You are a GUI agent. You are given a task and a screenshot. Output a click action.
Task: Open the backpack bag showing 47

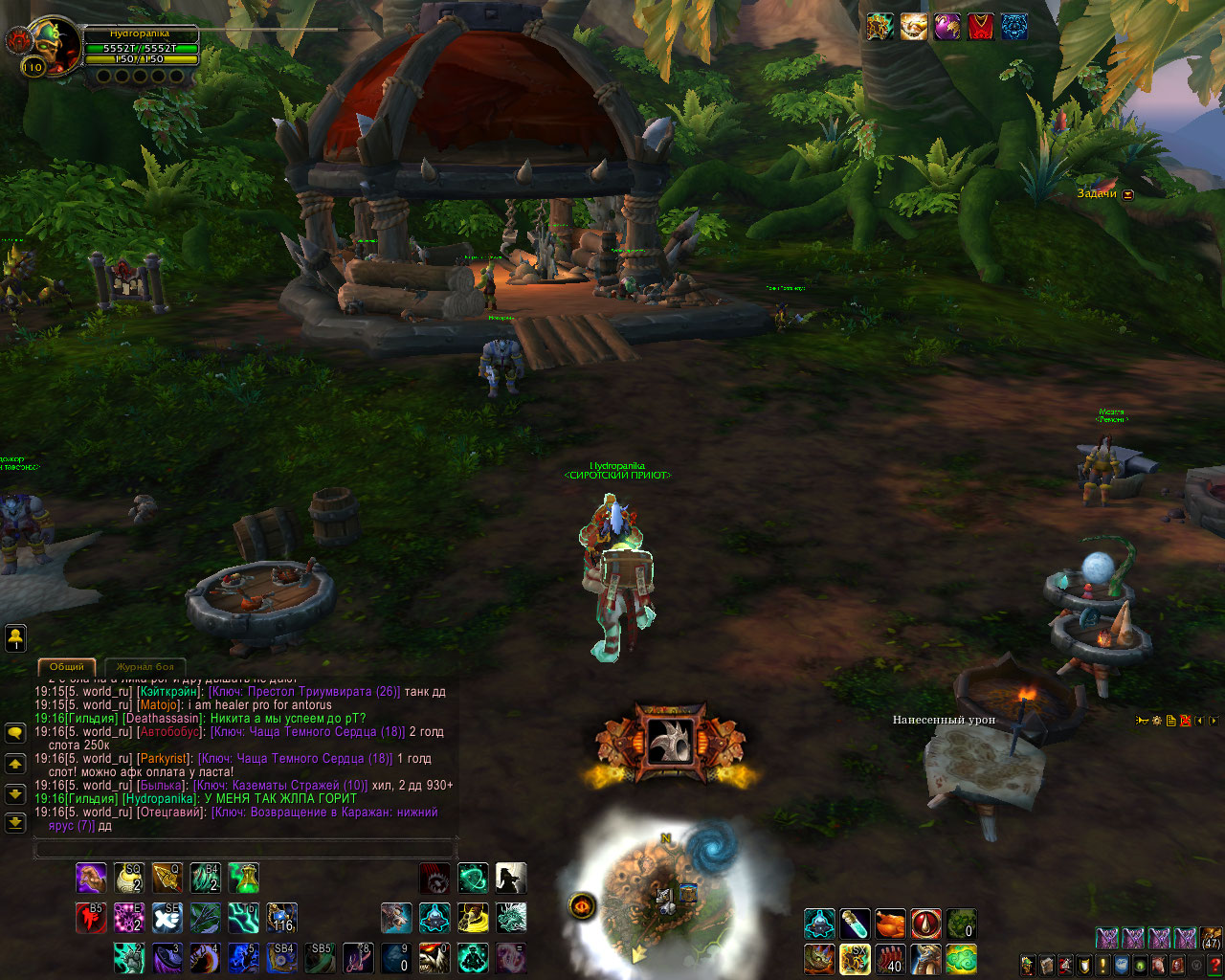click(x=1212, y=938)
